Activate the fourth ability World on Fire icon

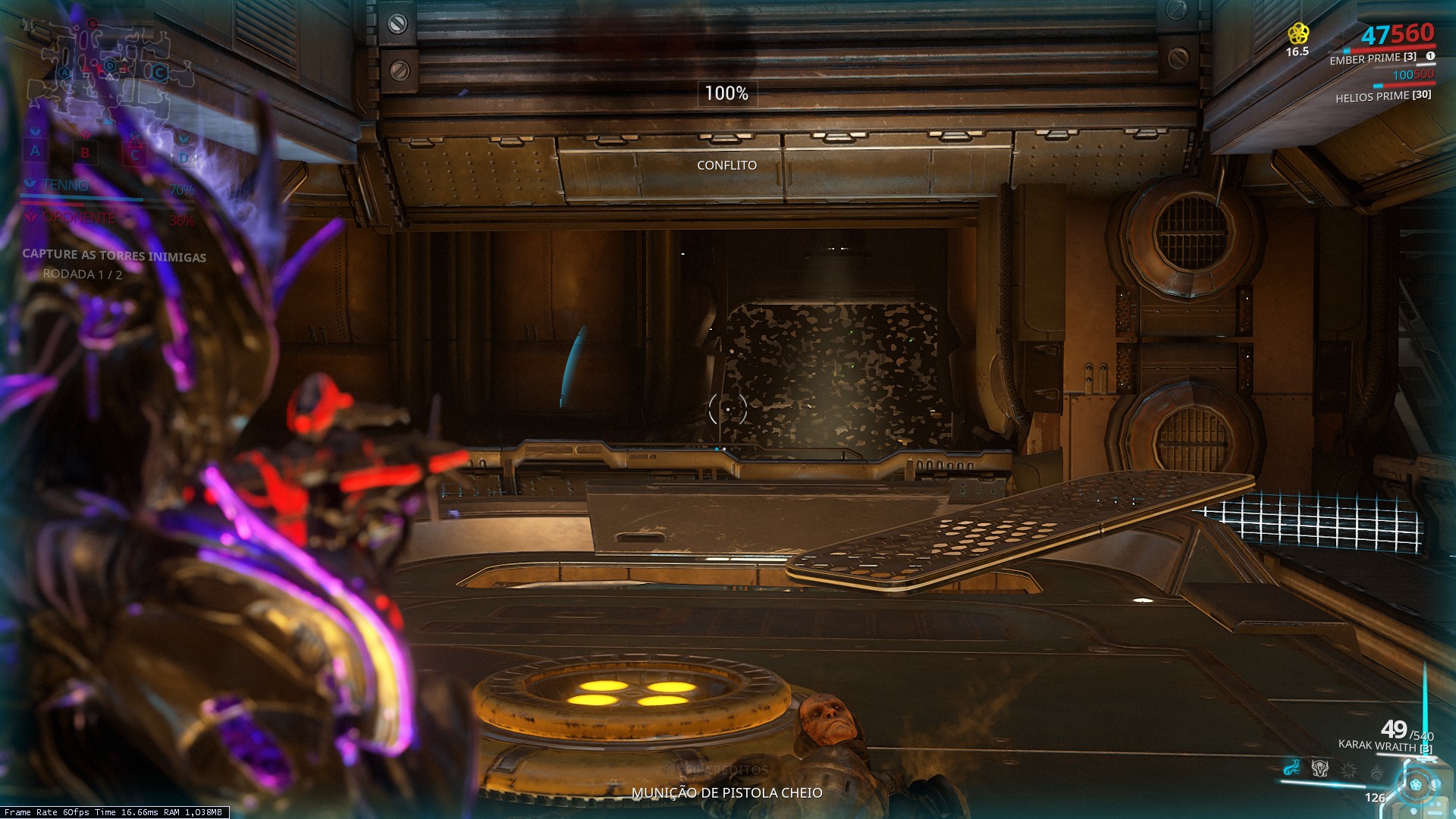[x=1377, y=772]
